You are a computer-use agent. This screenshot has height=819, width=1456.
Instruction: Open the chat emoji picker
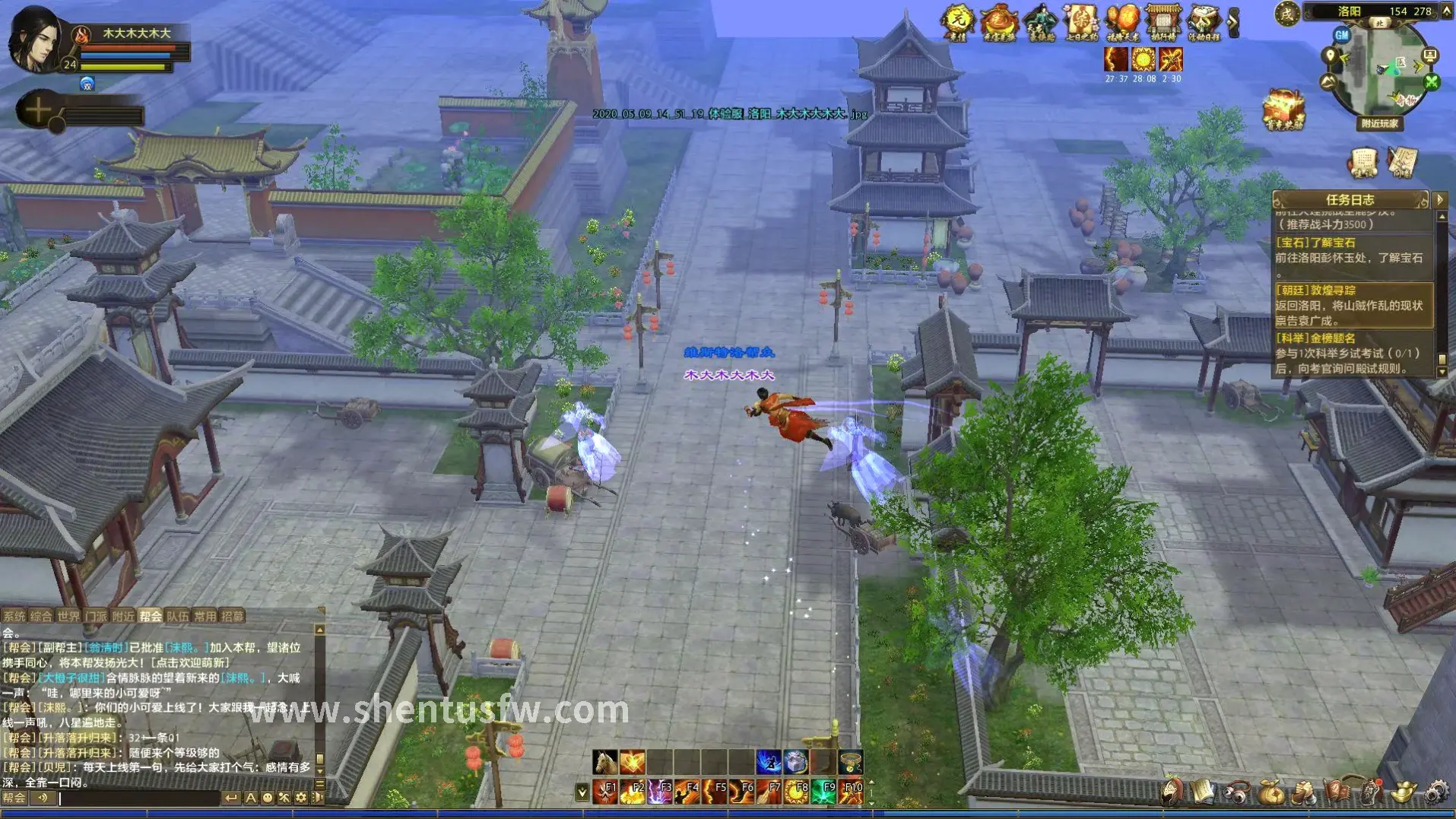point(268,798)
